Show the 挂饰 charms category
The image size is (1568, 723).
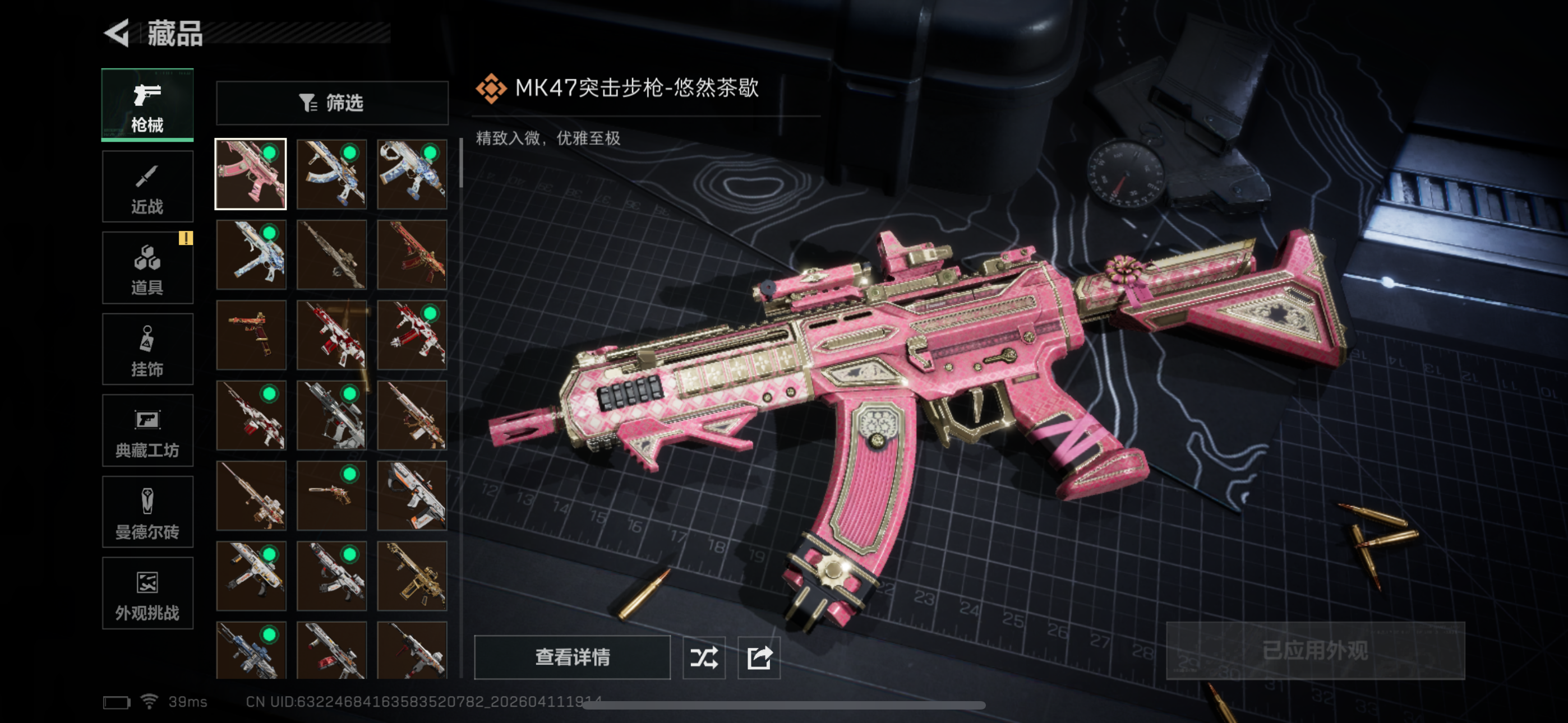(x=147, y=349)
